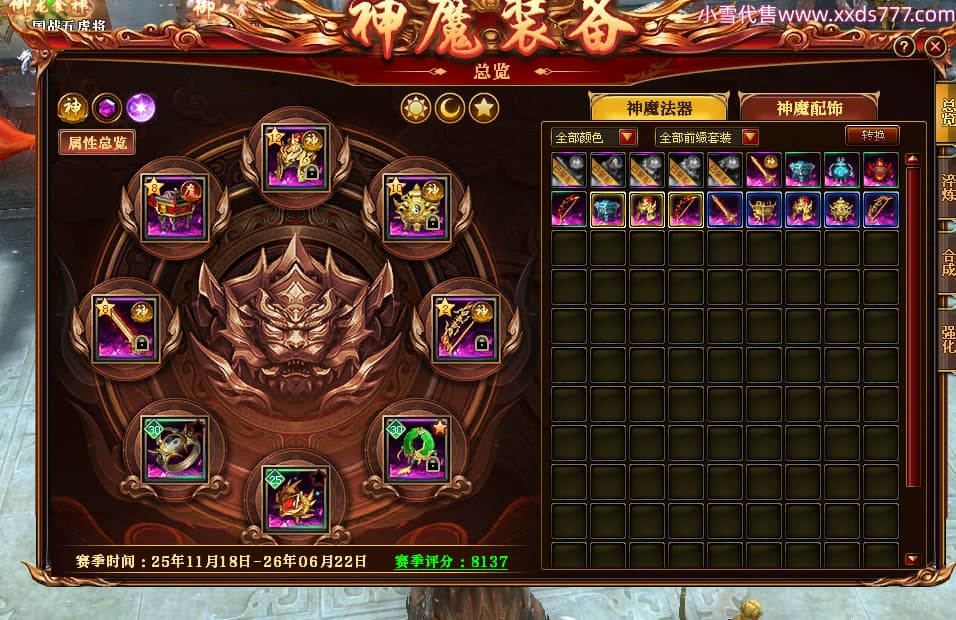The image size is (956, 620).
Task: Switch to the 神魔配饰 tab
Action: click(x=808, y=108)
